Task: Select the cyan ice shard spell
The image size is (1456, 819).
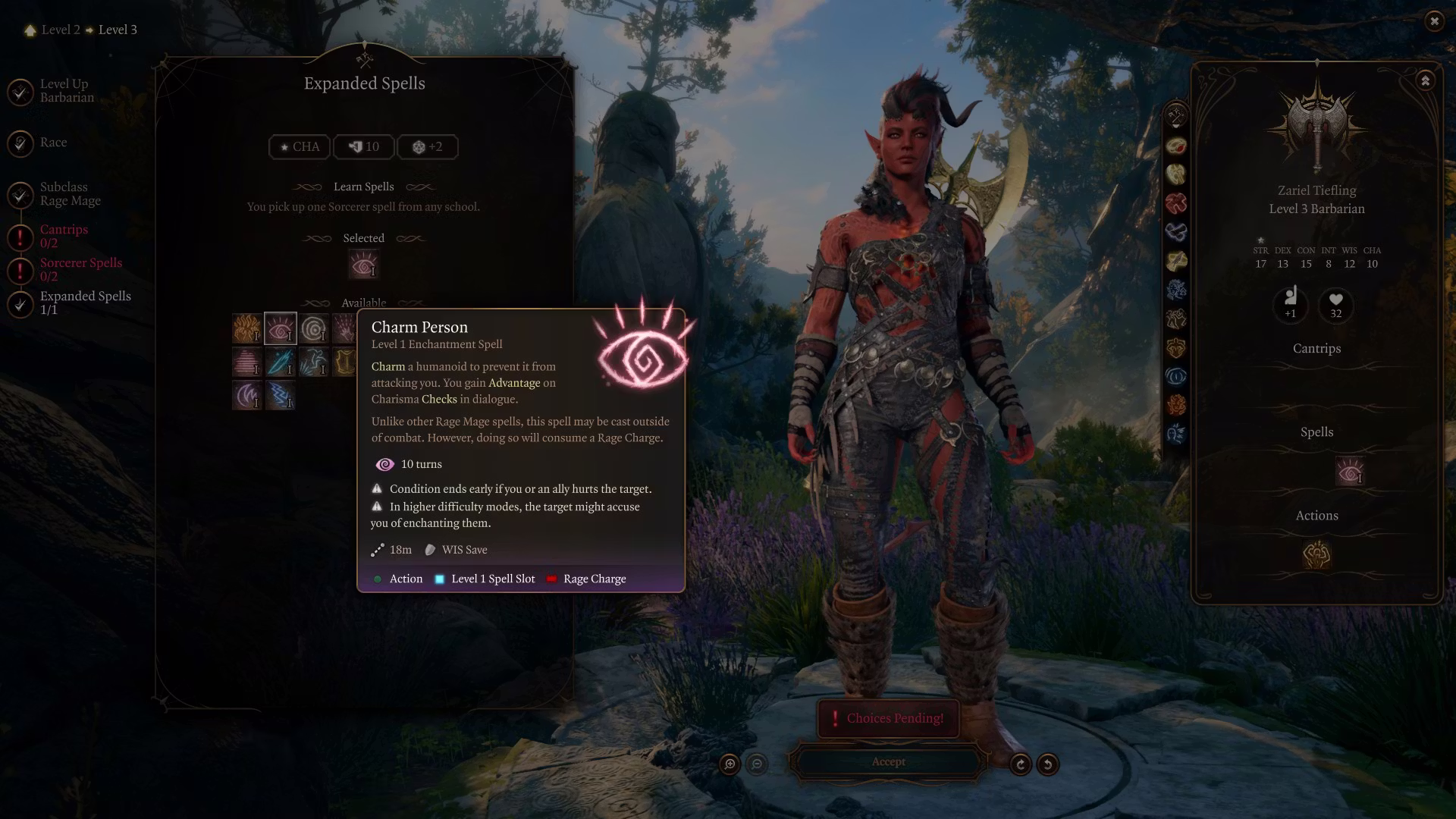Action: [280, 362]
